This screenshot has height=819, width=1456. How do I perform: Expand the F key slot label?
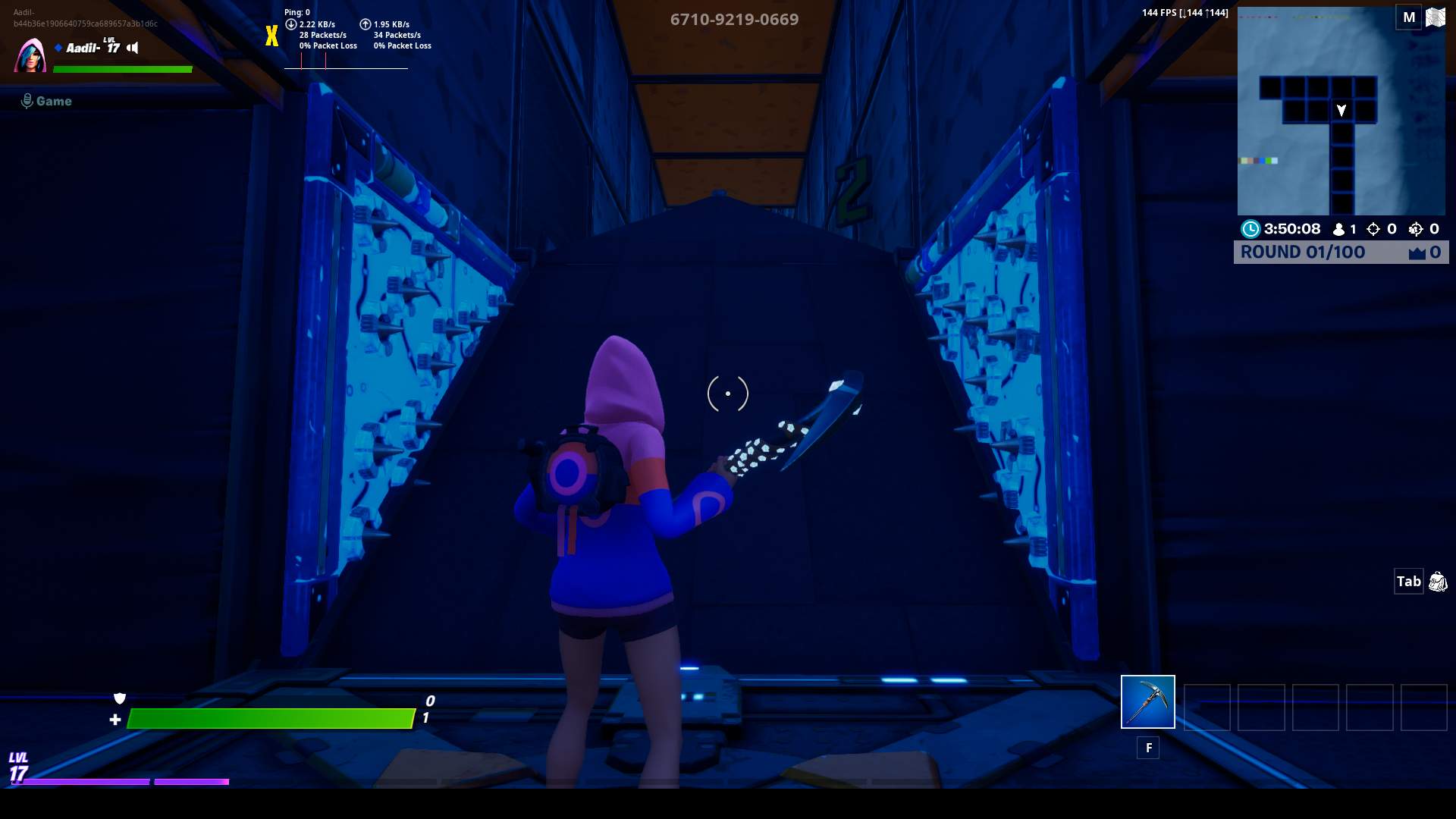pyautogui.click(x=1148, y=747)
